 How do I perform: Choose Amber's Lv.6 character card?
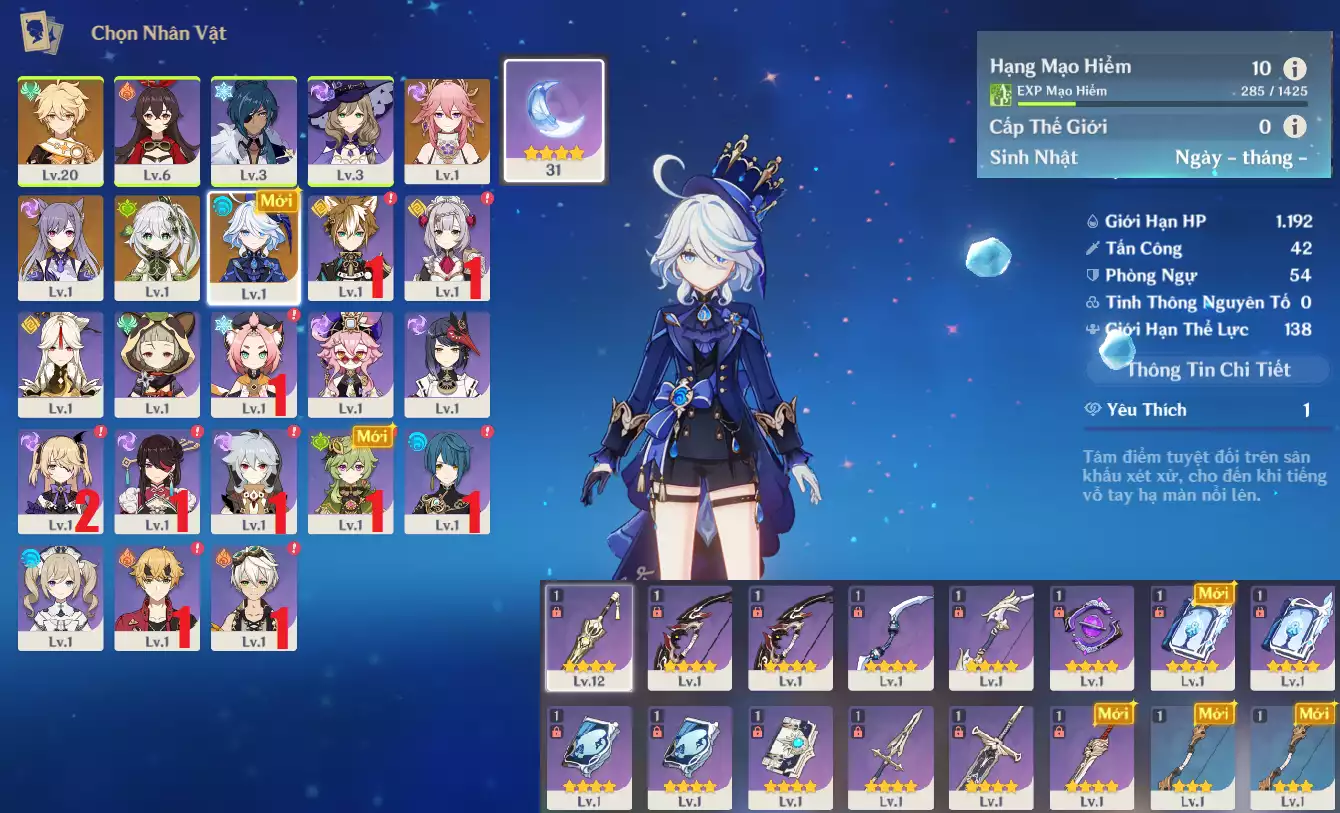point(157,131)
